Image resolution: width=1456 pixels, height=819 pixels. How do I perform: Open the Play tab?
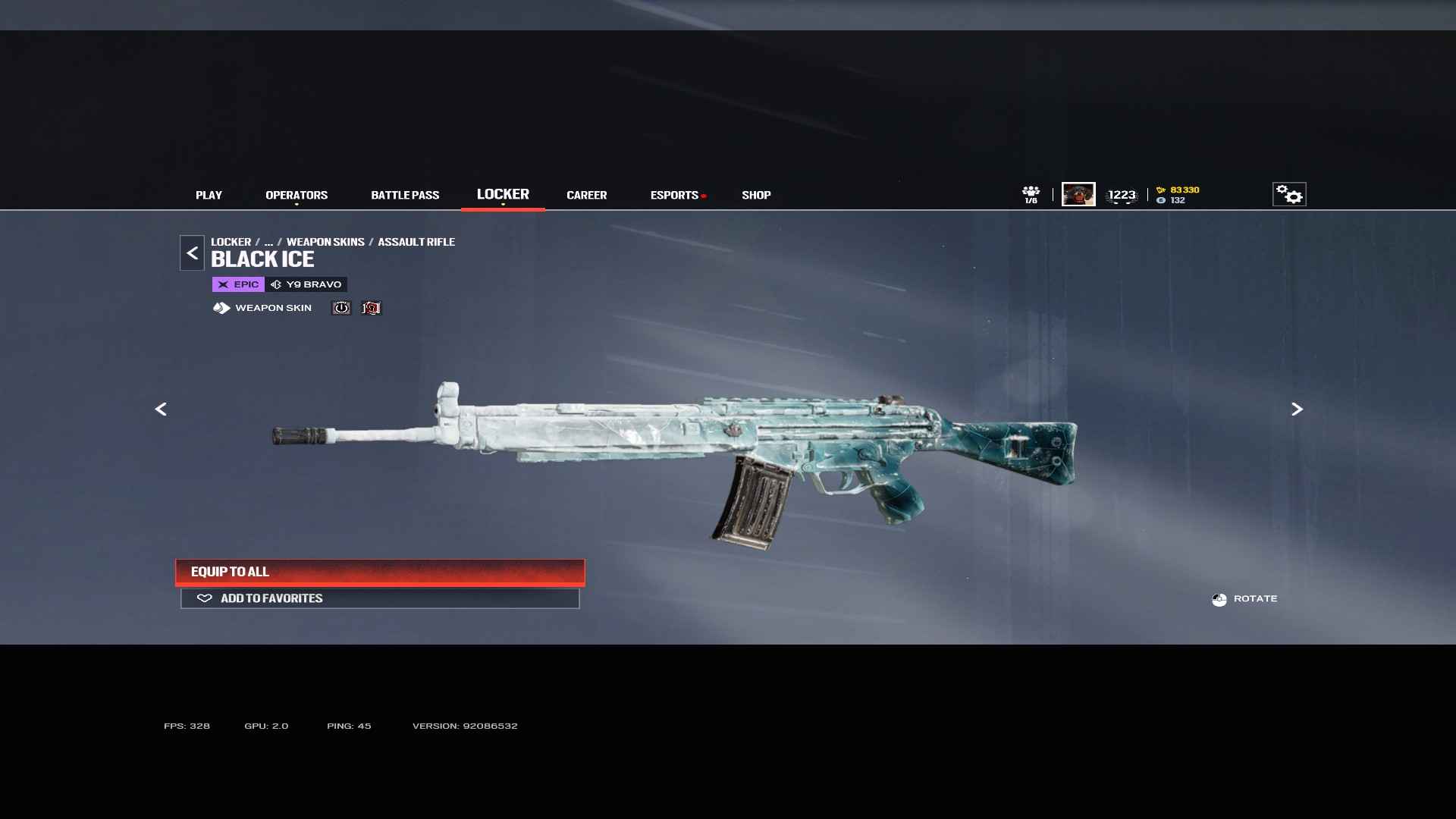tap(209, 195)
